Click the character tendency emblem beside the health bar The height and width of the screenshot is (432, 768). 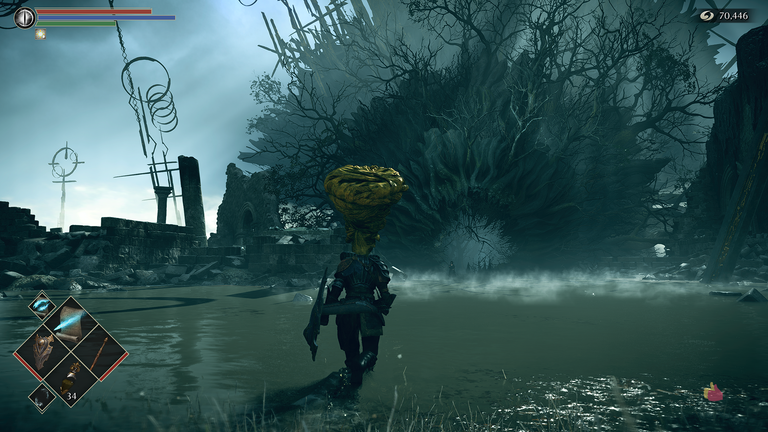click(x=24, y=17)
